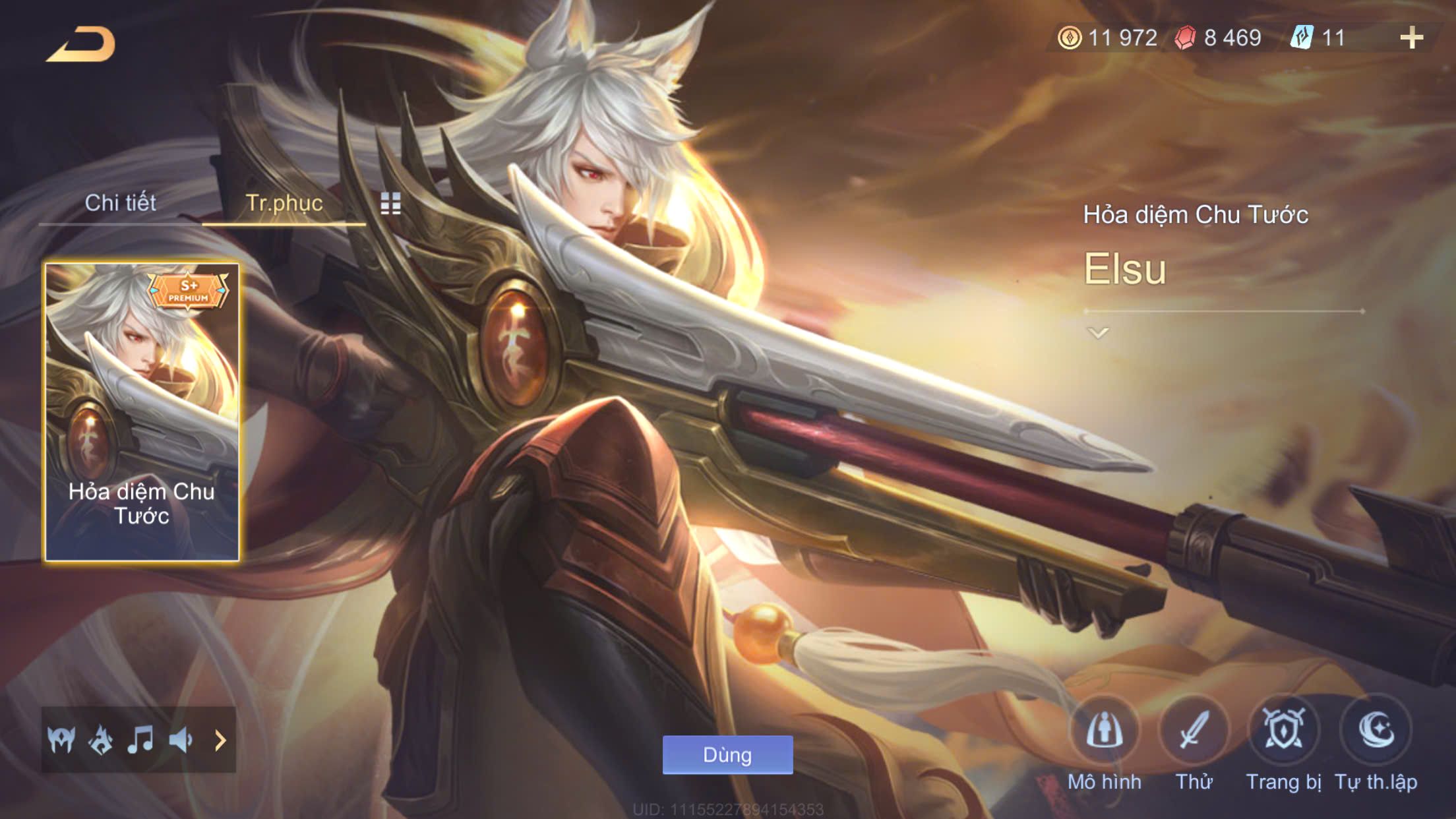Open the Mô hình model viewer
This screenshot has width=1456, height=819.
tap(1104, 731)
